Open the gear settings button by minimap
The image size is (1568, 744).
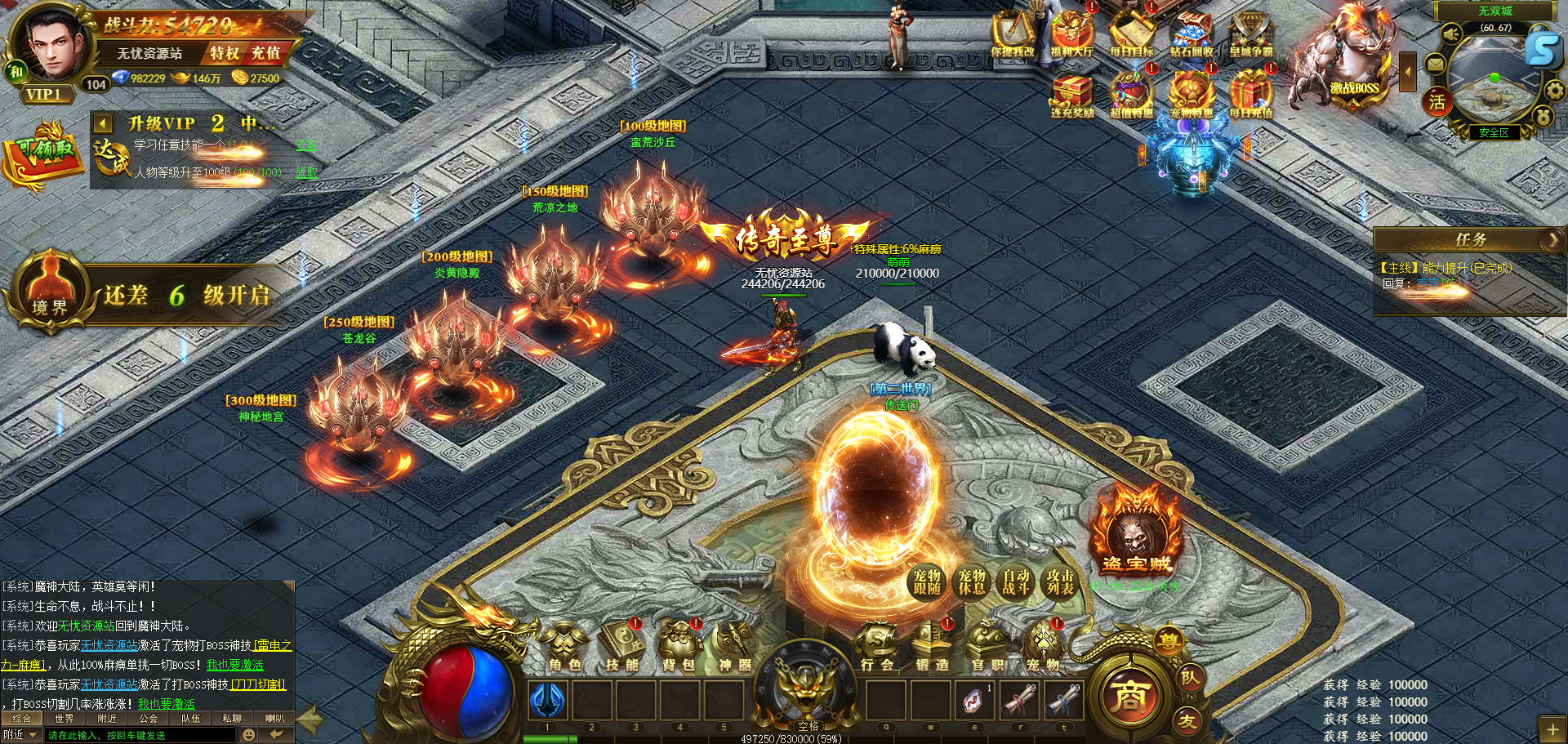point(1554,90)
